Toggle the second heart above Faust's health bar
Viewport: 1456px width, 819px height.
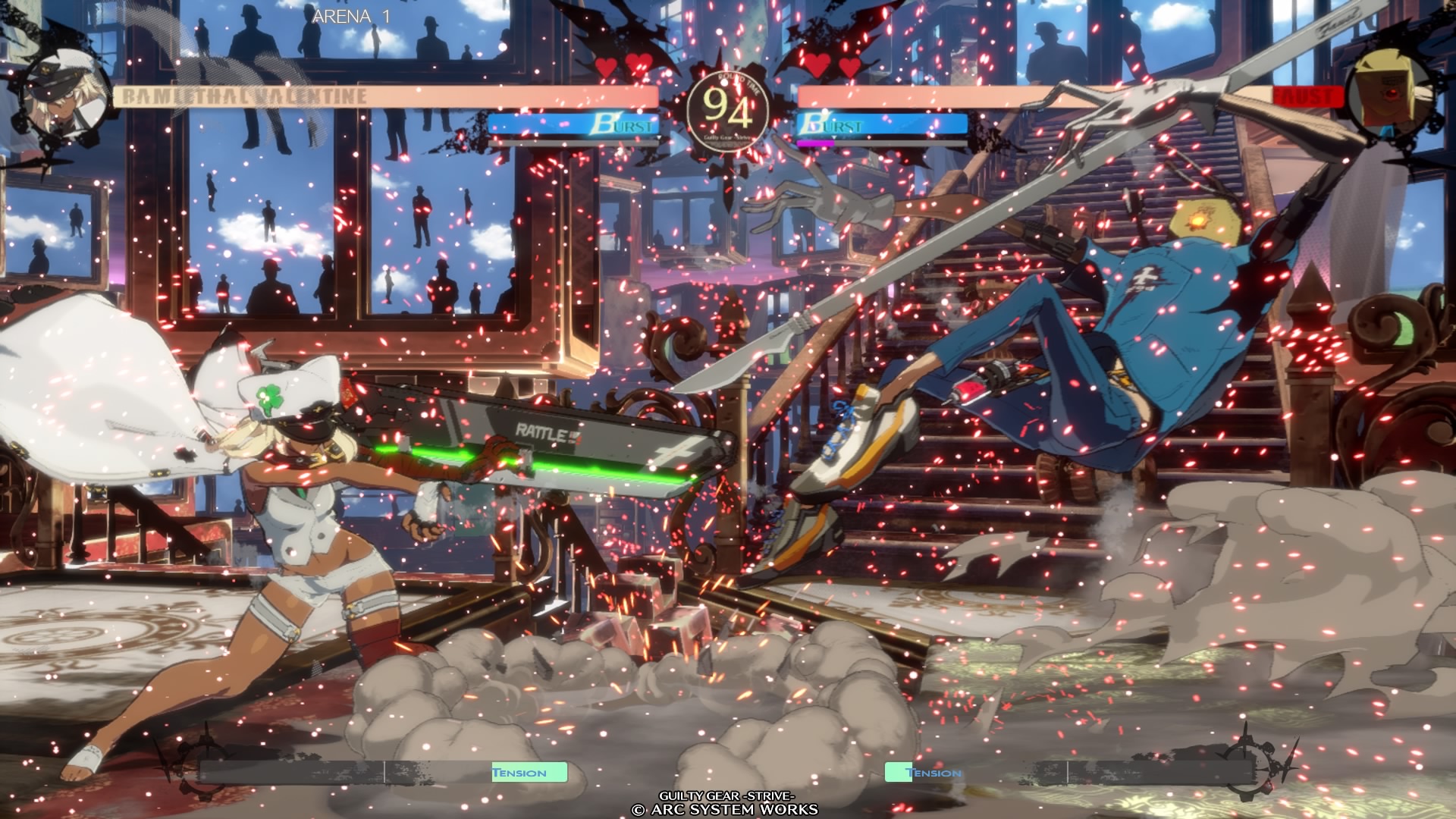(848, 67)
